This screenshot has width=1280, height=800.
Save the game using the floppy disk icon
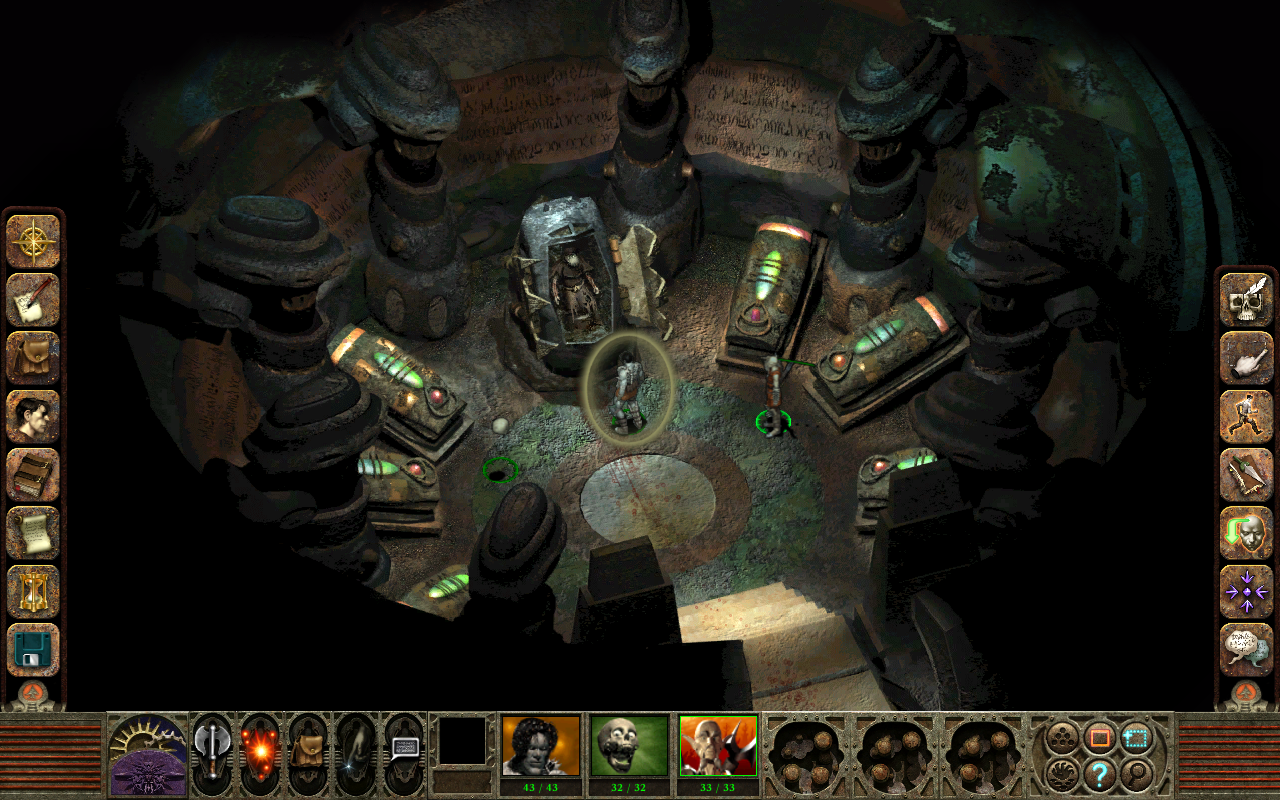coord(33,646)
